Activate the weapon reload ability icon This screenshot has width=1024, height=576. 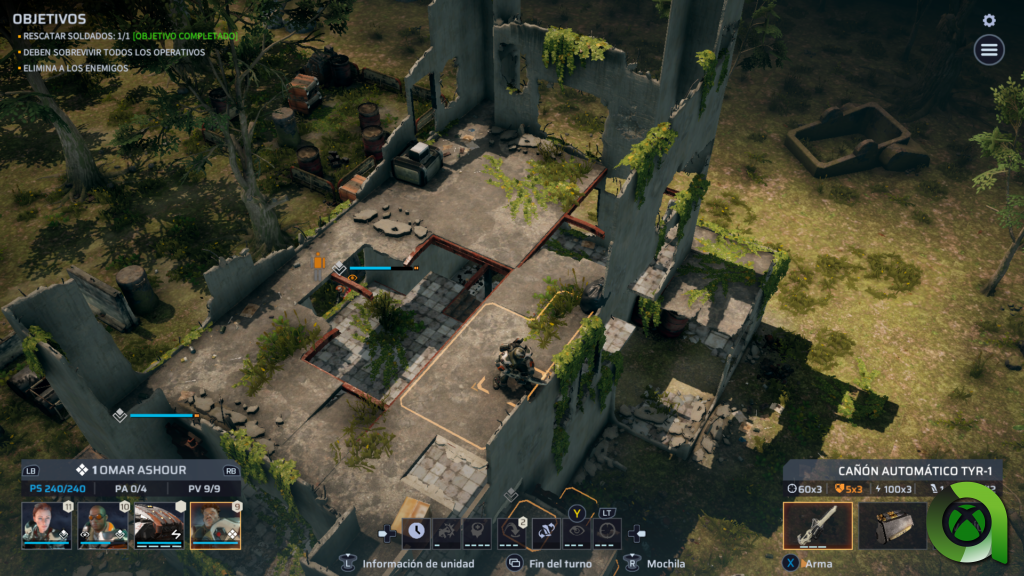click(x=544, y=533)
